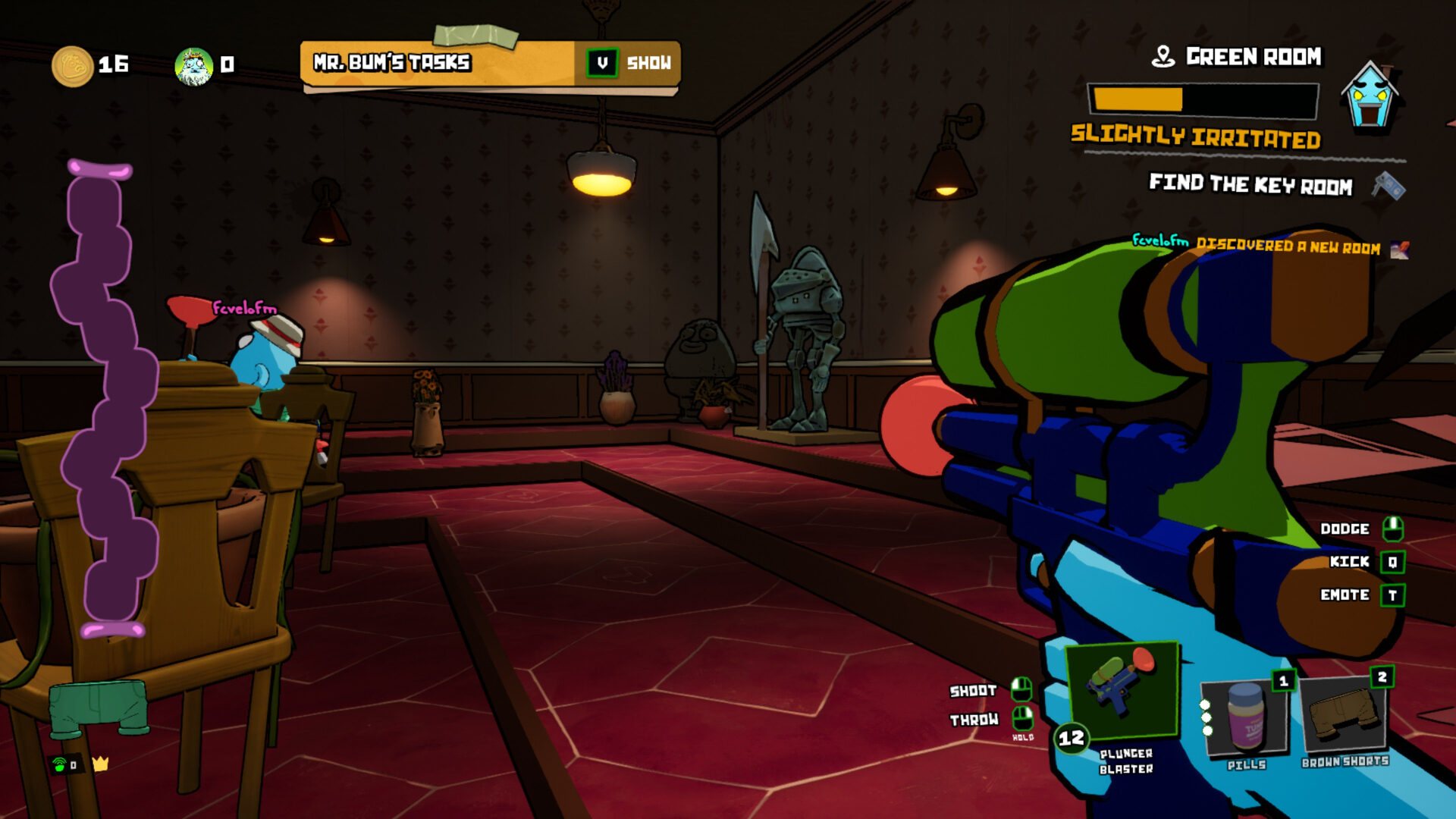Image resolution: width=1456 pixels, height=819 pixels.
Task: Click the green shorts icon under purple meter
Action: 99,708
